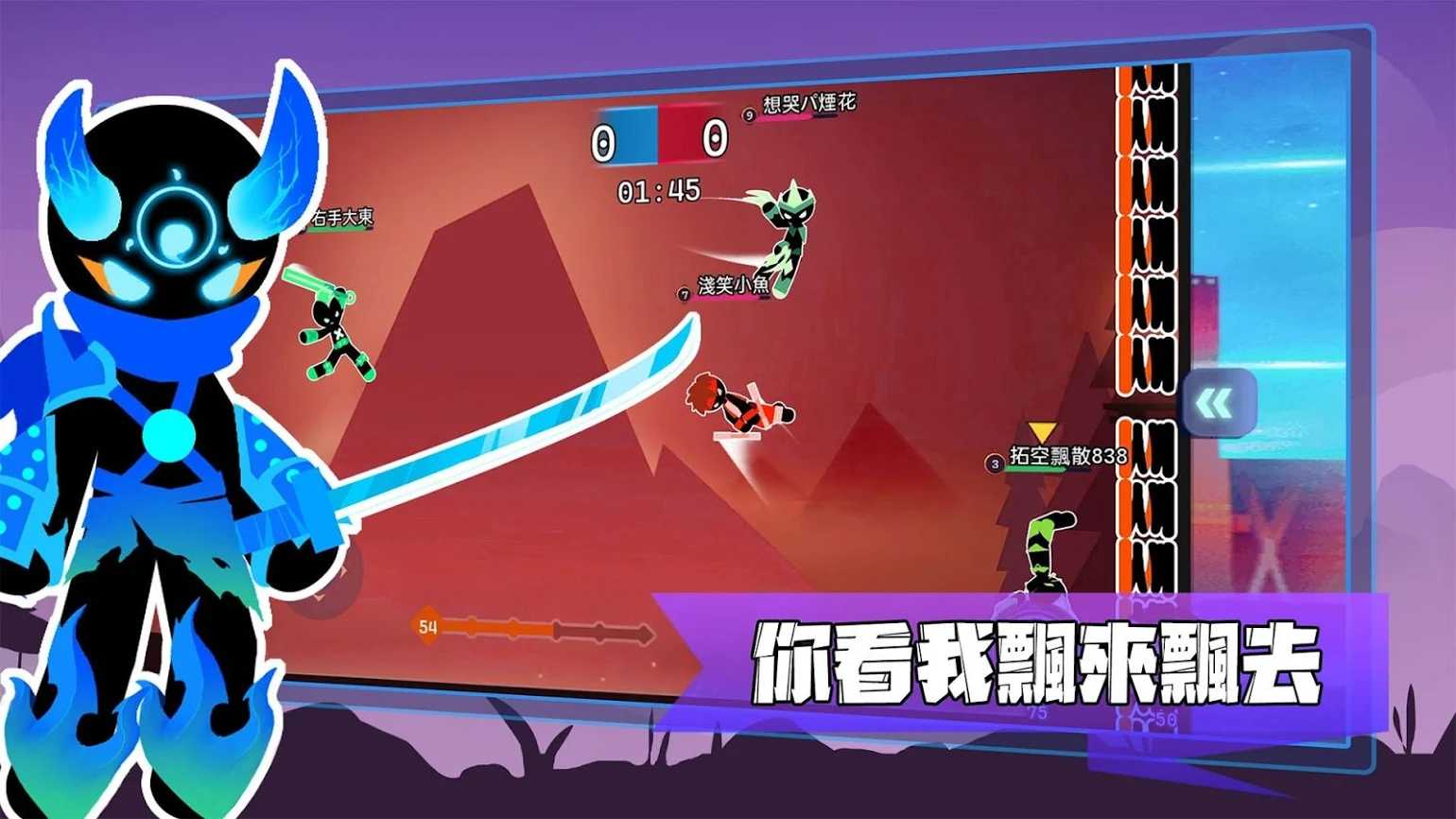Tap the match timer showing 01:45
The image size is (1456, 819).
[659, 192]
